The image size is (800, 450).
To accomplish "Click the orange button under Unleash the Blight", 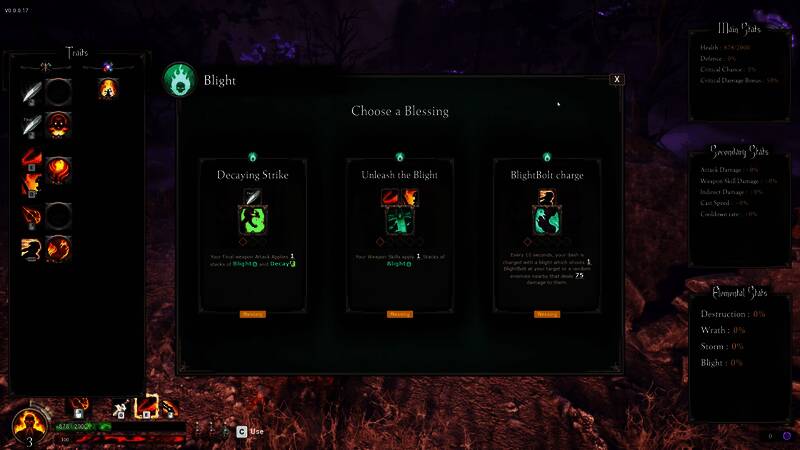I will pos(399,314).
